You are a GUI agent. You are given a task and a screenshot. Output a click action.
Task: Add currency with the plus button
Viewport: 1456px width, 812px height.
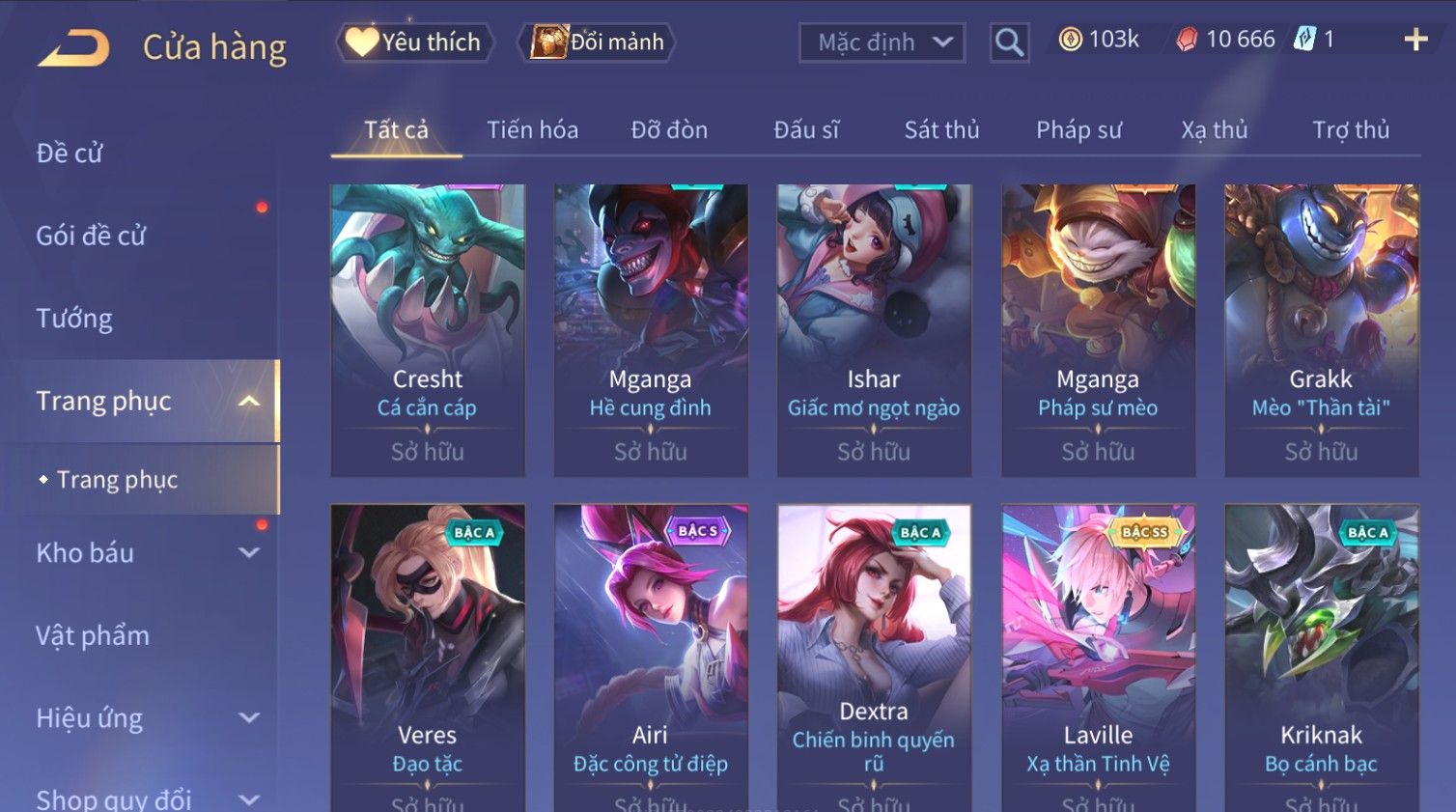[1415, 40]
